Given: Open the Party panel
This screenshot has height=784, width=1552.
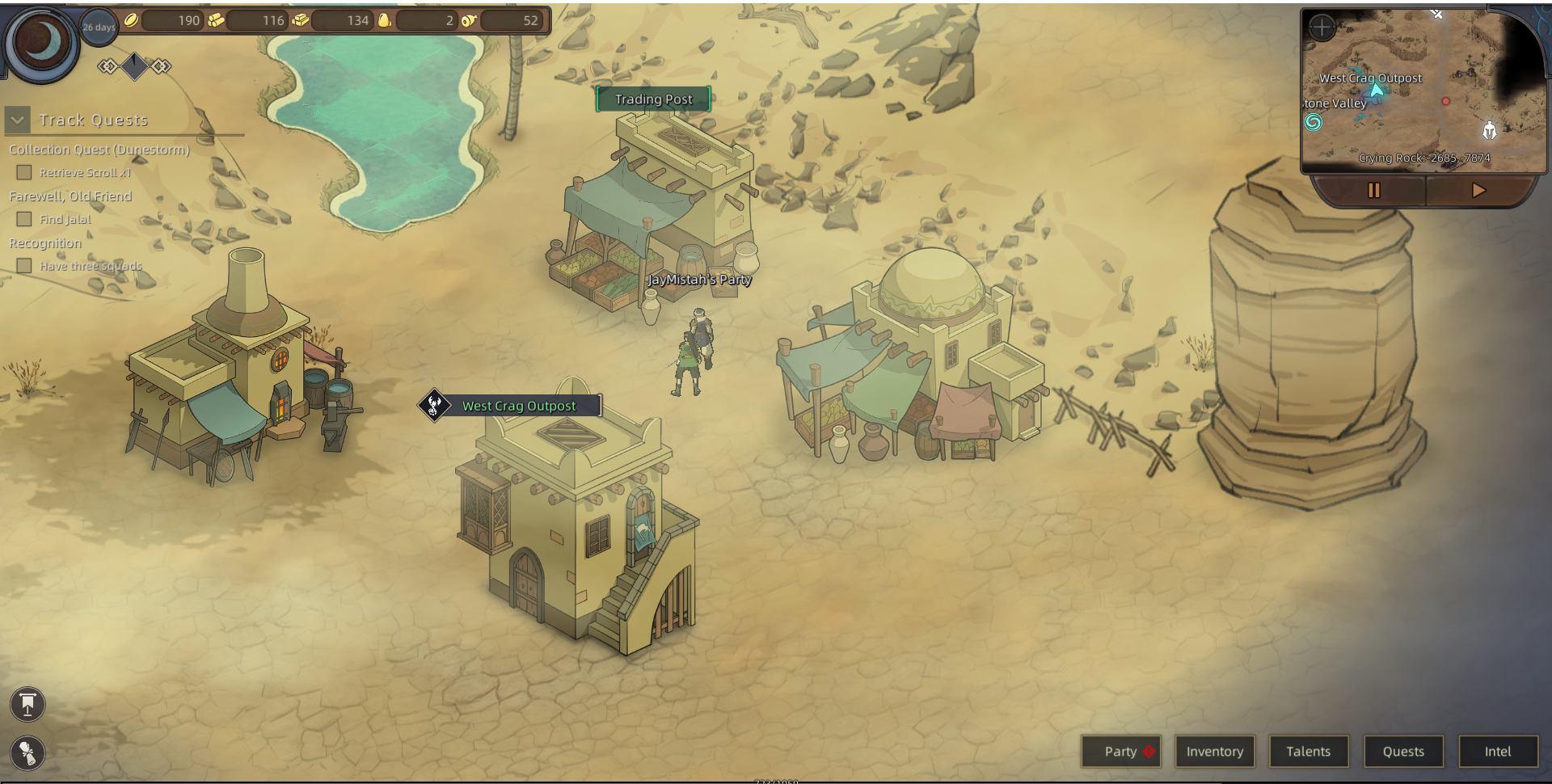Looking at the screenshot, I should (x=1120, y=752).
